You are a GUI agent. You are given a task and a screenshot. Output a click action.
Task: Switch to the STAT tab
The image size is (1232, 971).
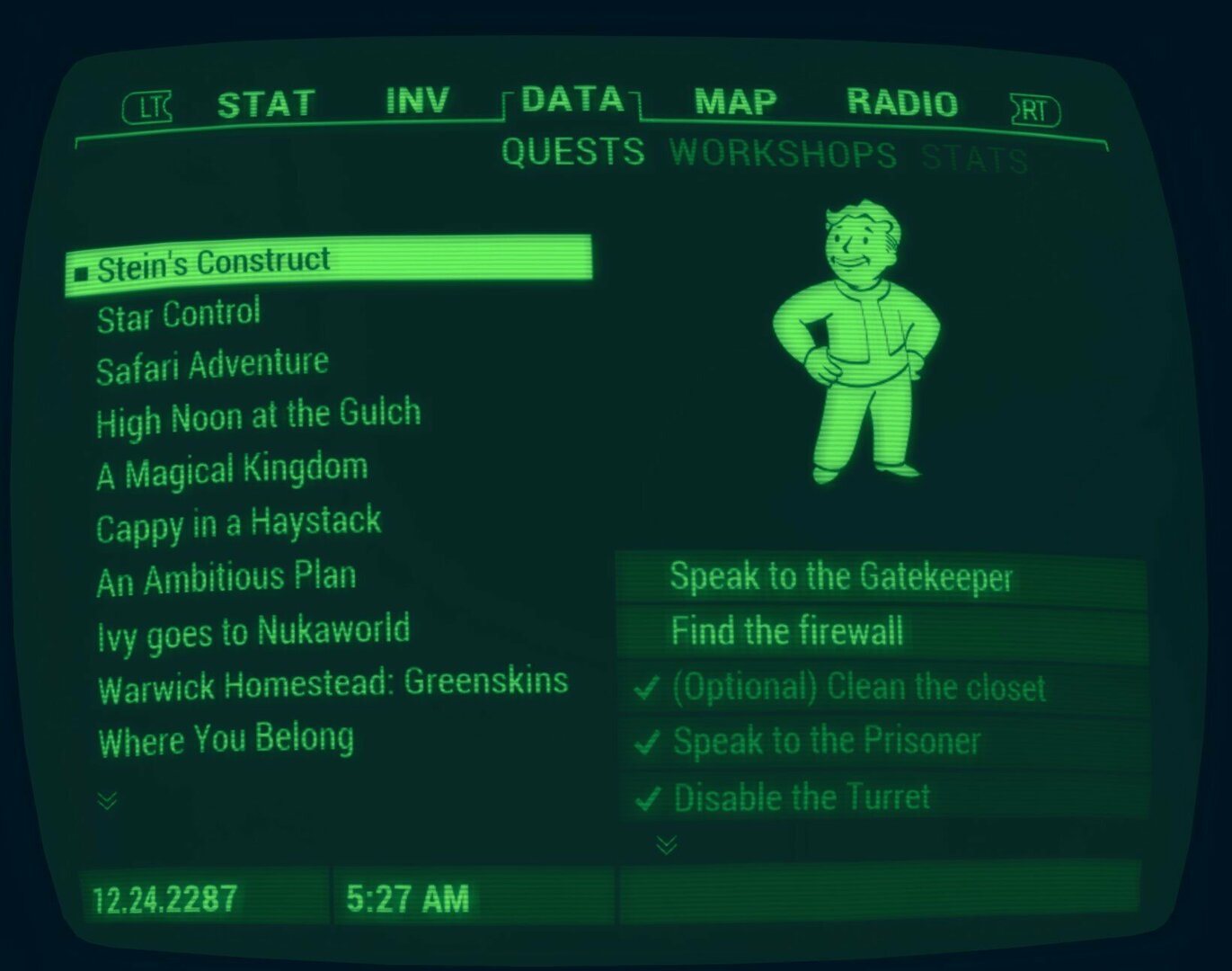click(266, 104)
